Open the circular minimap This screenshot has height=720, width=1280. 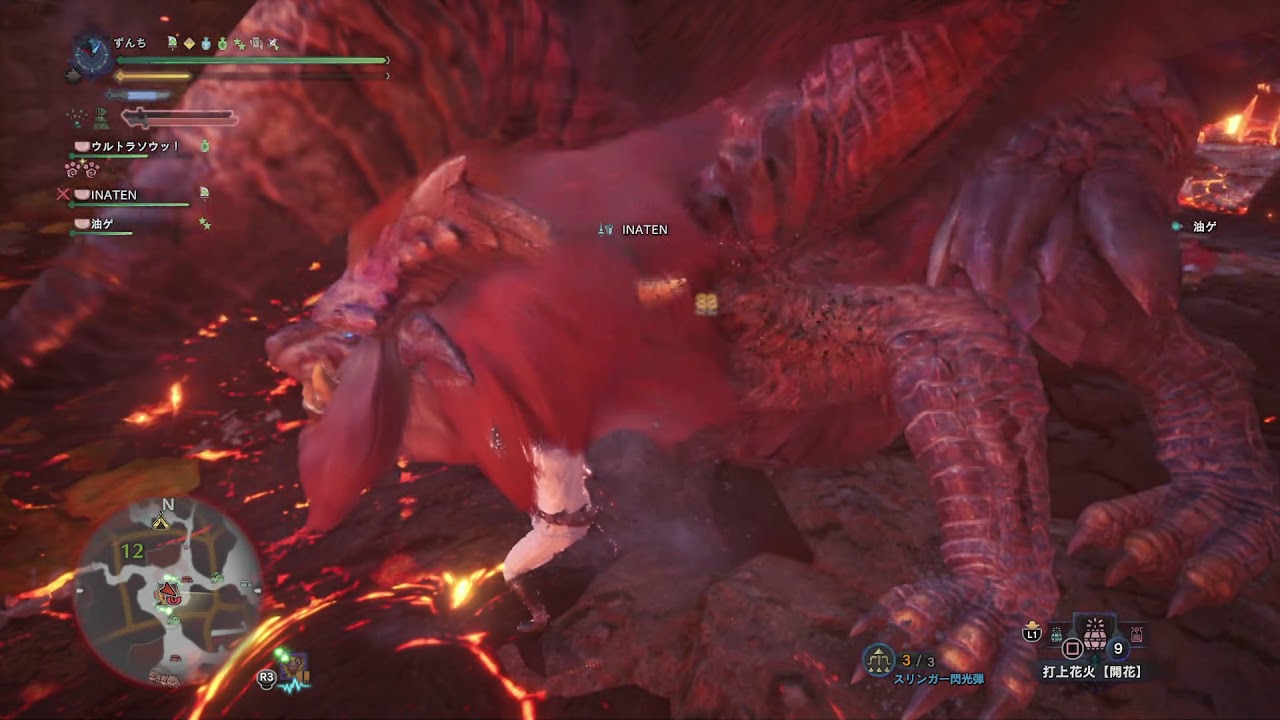pyautogui.click(x=167, y=591)
